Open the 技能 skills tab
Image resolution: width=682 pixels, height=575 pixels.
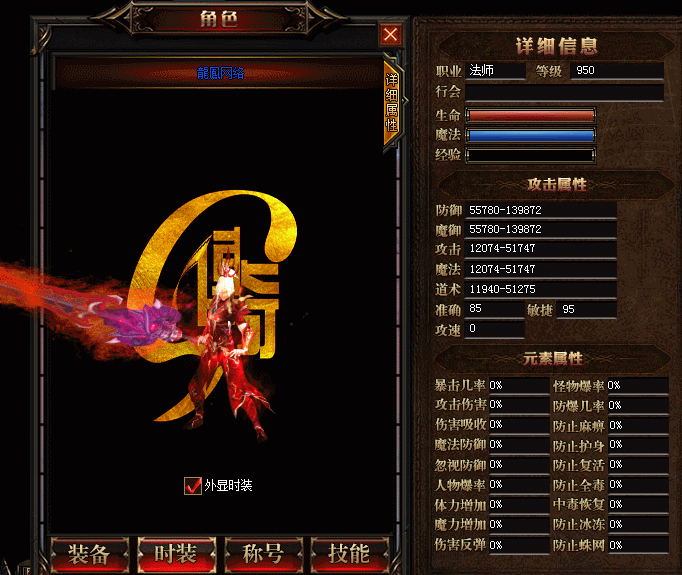[348, 553]
